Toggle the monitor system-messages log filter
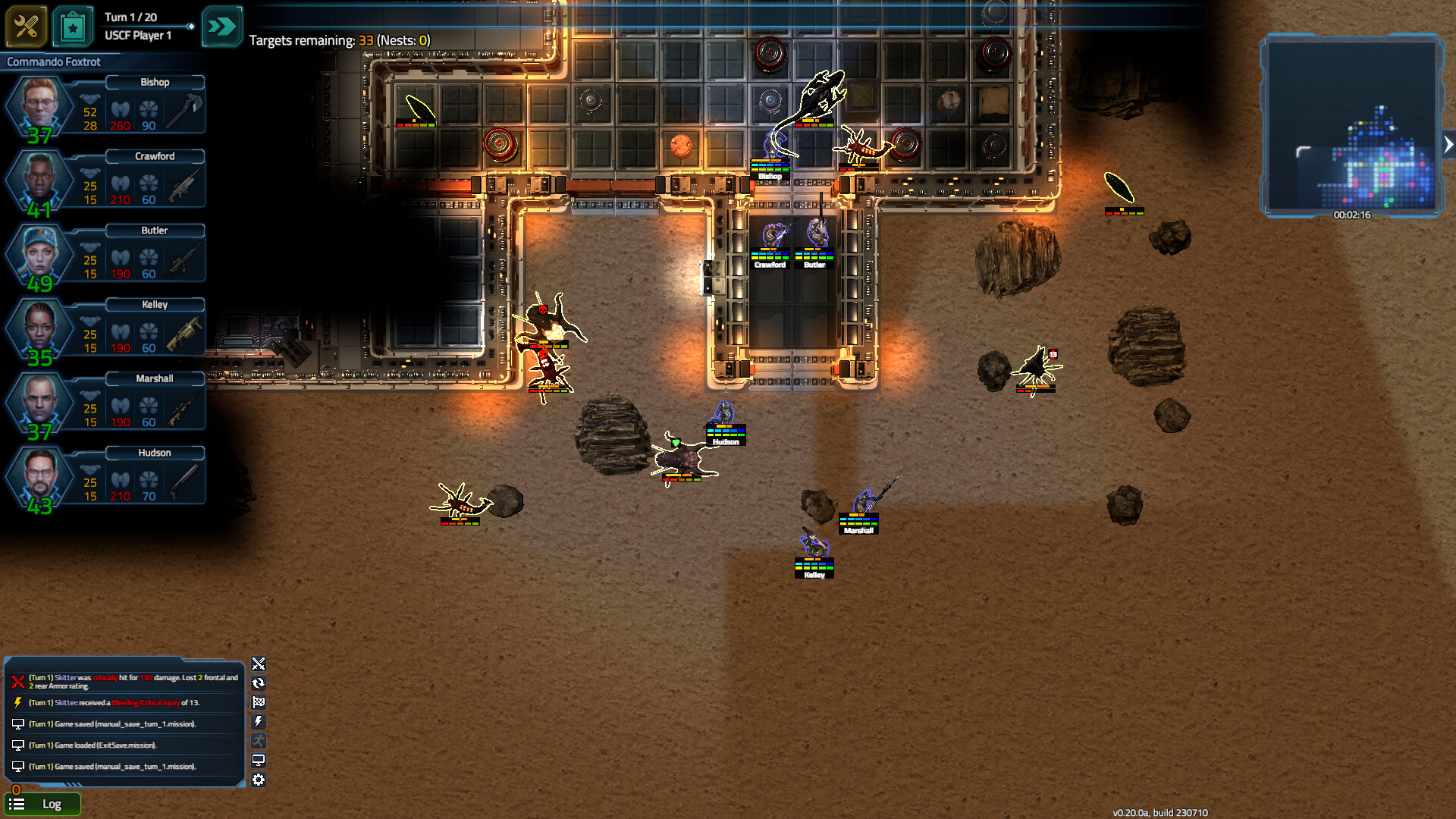Screen dimensions: 1456x819 coord(259,759)
